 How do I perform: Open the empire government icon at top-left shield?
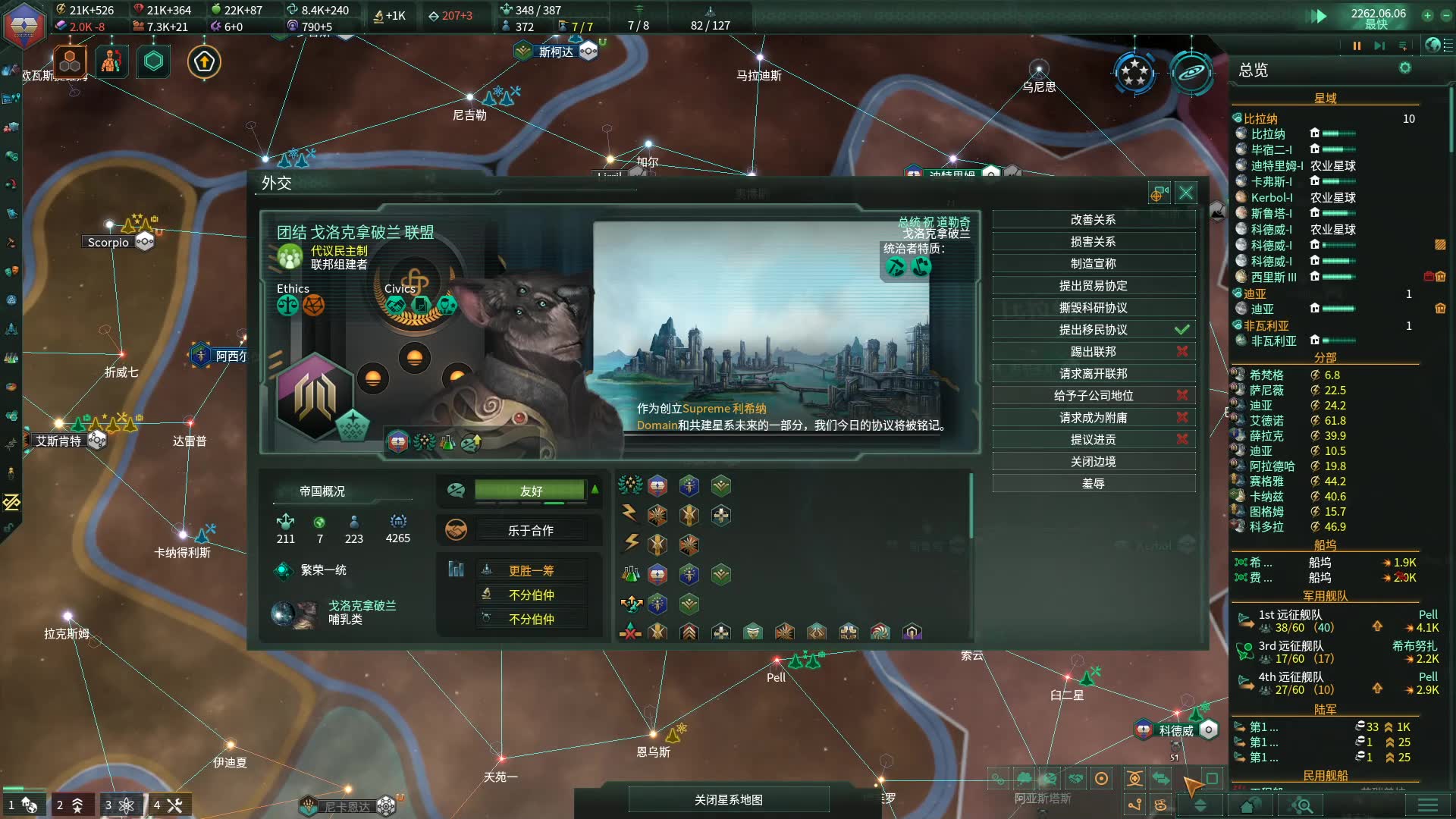23,24
